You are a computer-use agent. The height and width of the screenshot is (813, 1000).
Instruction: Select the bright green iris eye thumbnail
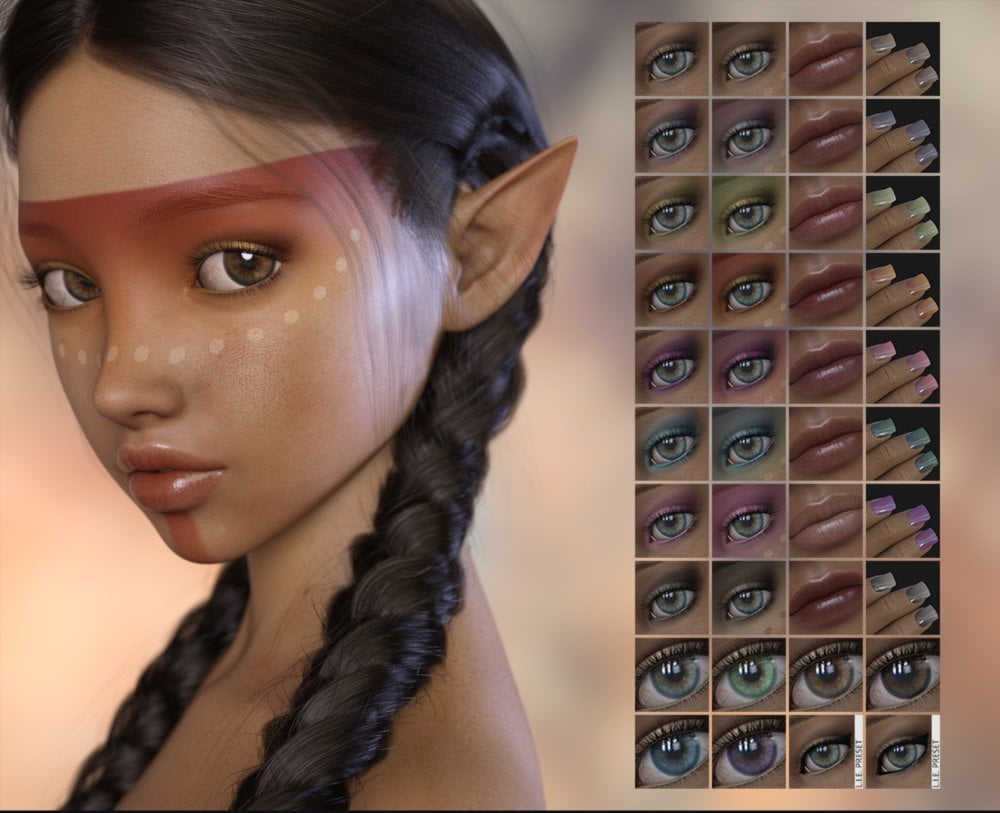coord(749,675)
